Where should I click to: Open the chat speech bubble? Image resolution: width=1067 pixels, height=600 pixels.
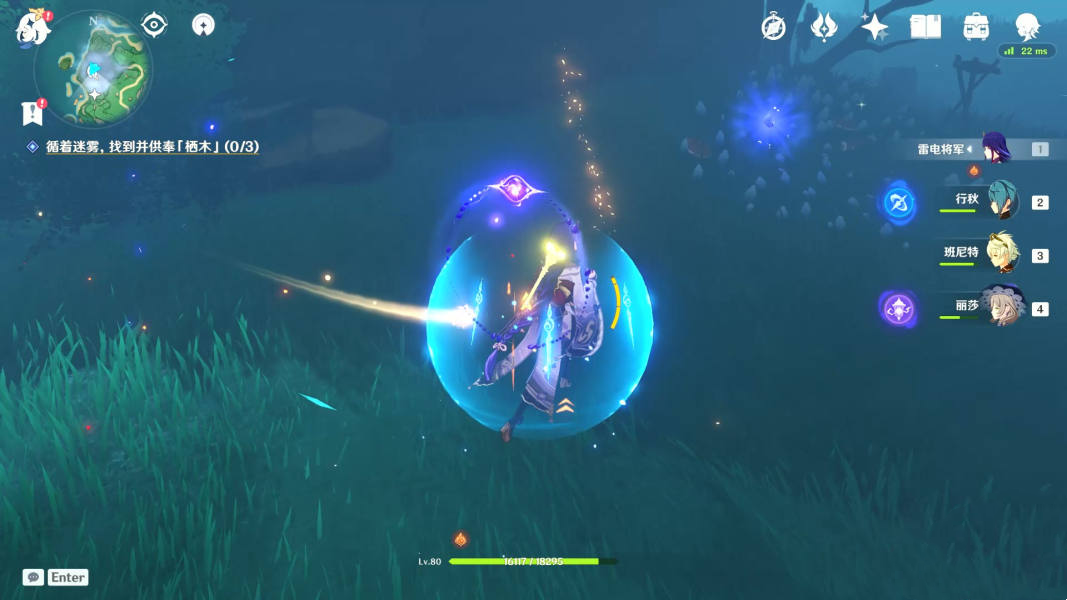tap(33, 577)
